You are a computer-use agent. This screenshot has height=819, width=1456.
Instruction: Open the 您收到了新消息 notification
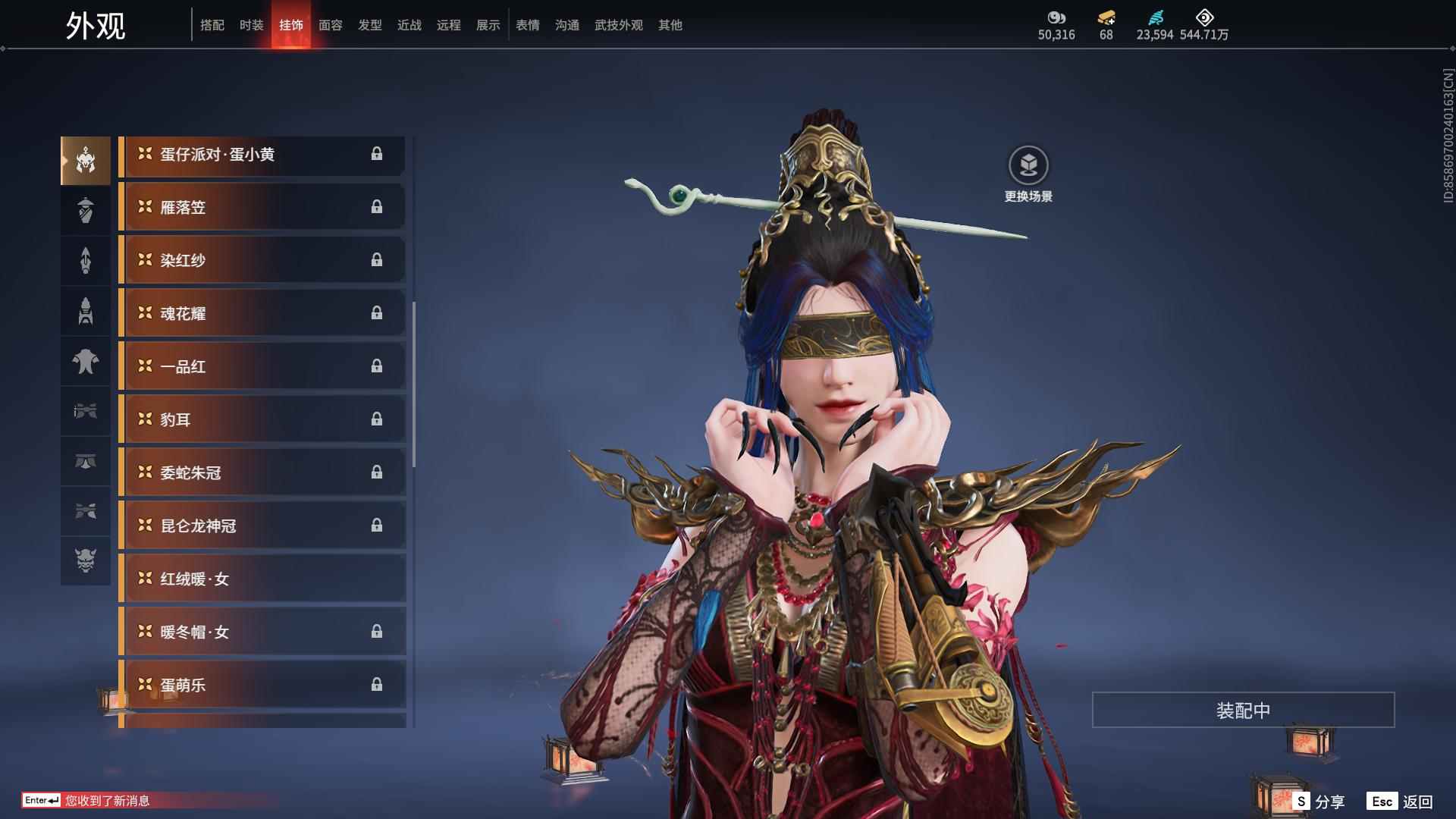click(x=106, y=800)
